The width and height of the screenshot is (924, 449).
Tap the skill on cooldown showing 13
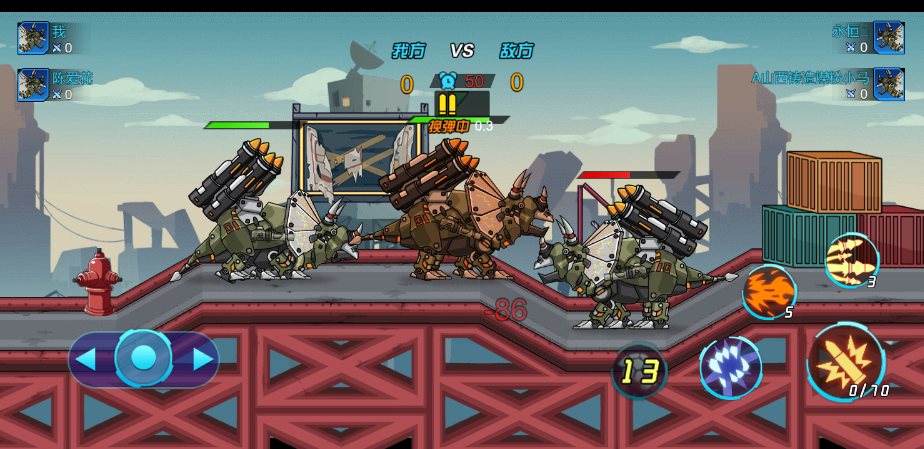[640, 371]
